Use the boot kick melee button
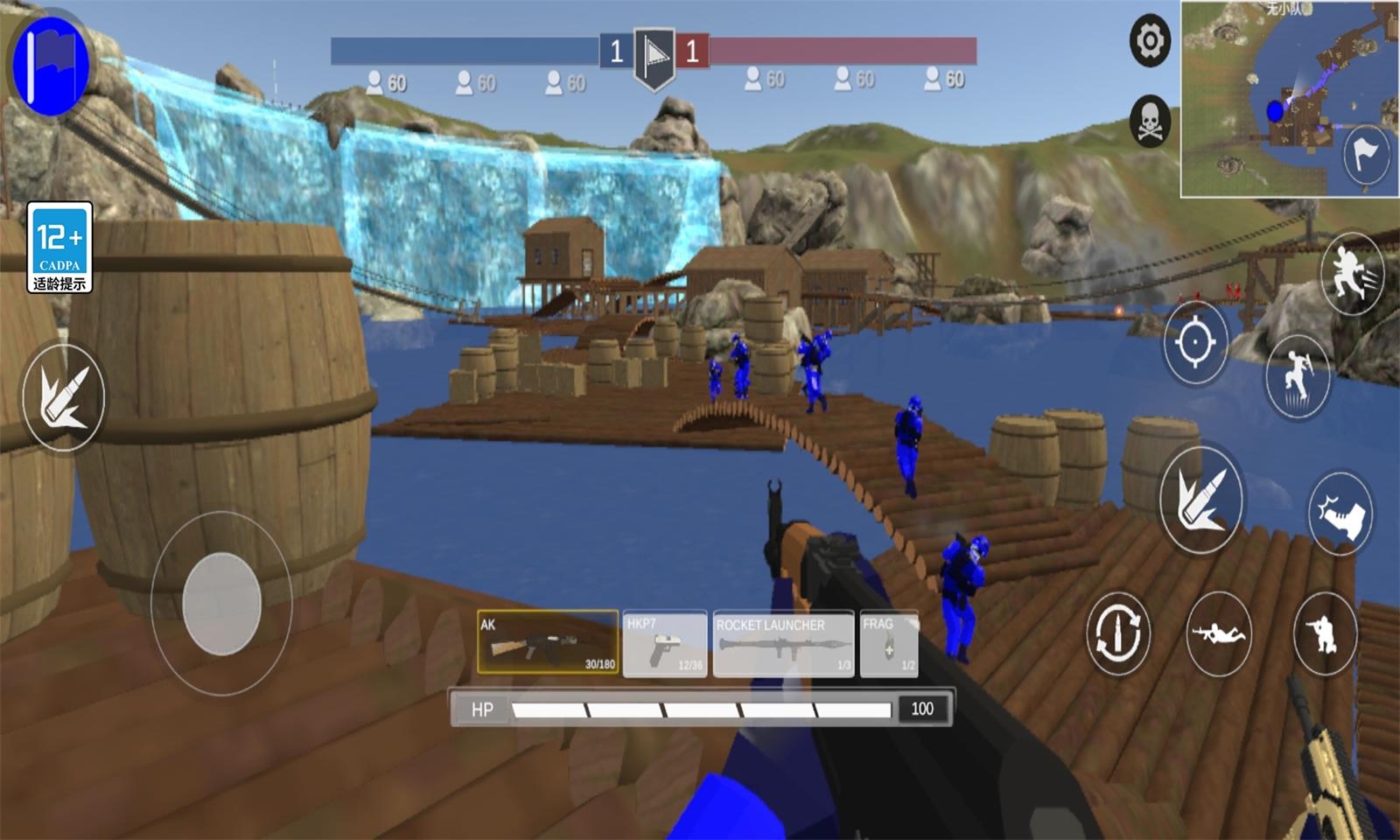The height and width of the screenshot is (840, 1400). [1340, 514]
